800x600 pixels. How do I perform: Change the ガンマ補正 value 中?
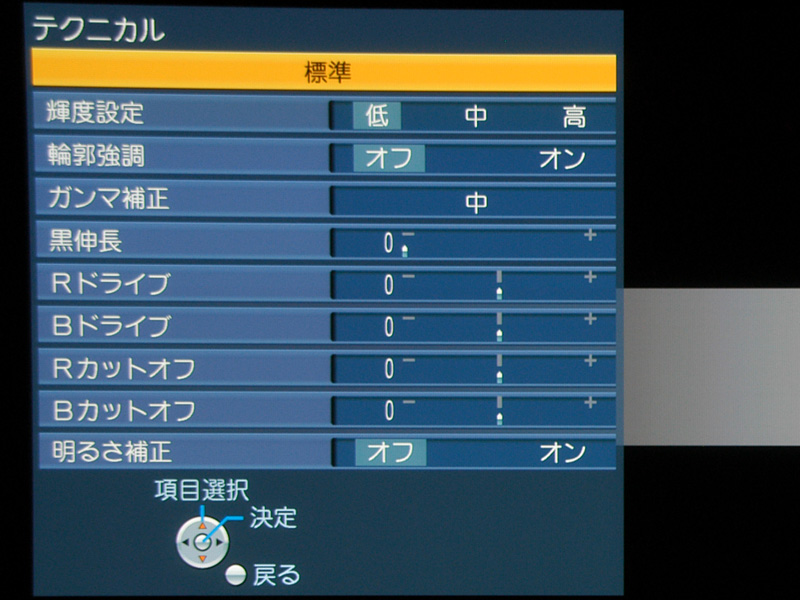point(475,202)
